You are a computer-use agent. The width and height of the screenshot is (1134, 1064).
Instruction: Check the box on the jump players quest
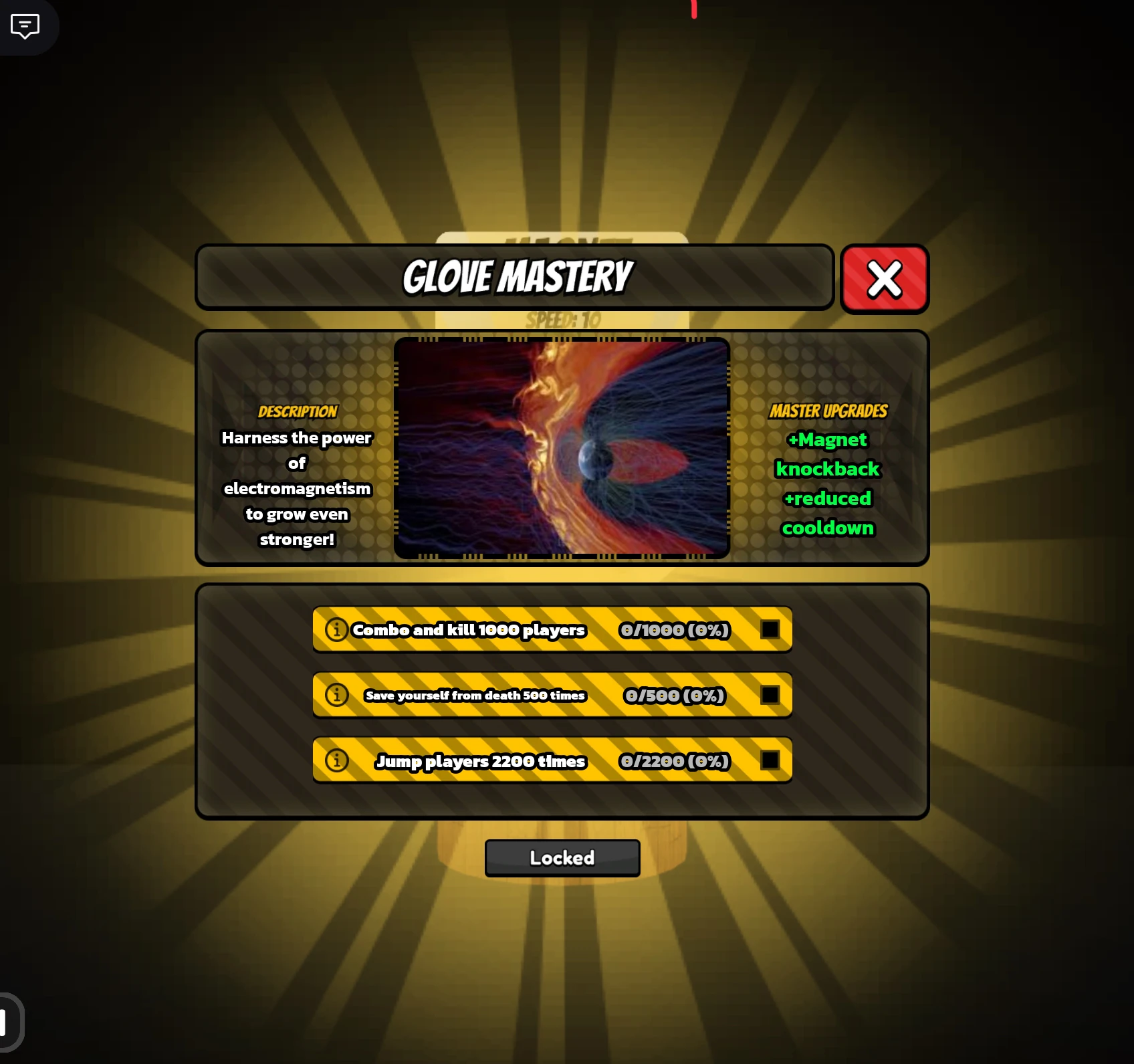[770, 760]
